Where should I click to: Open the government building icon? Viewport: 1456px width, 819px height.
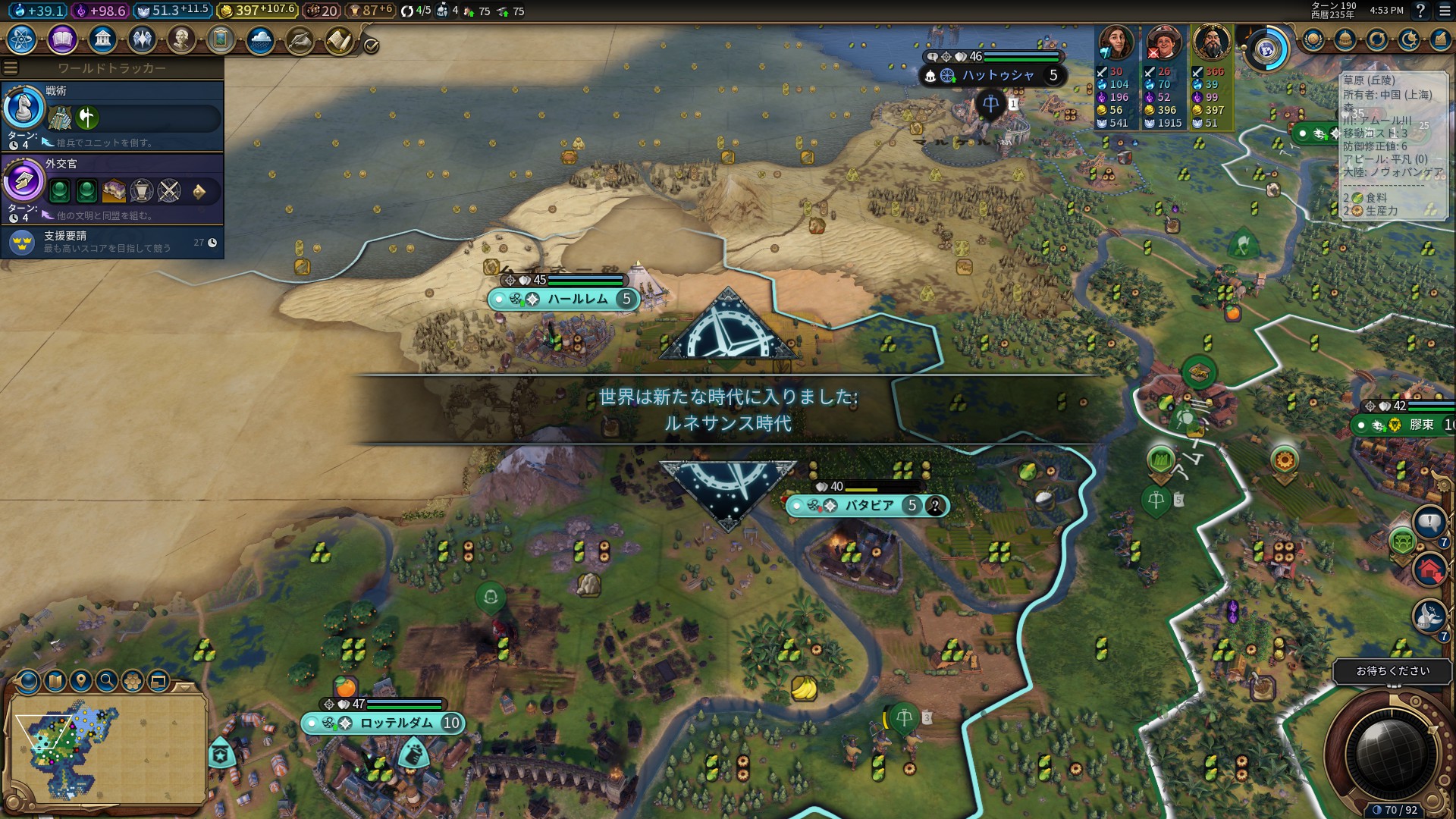click(102, 39)
